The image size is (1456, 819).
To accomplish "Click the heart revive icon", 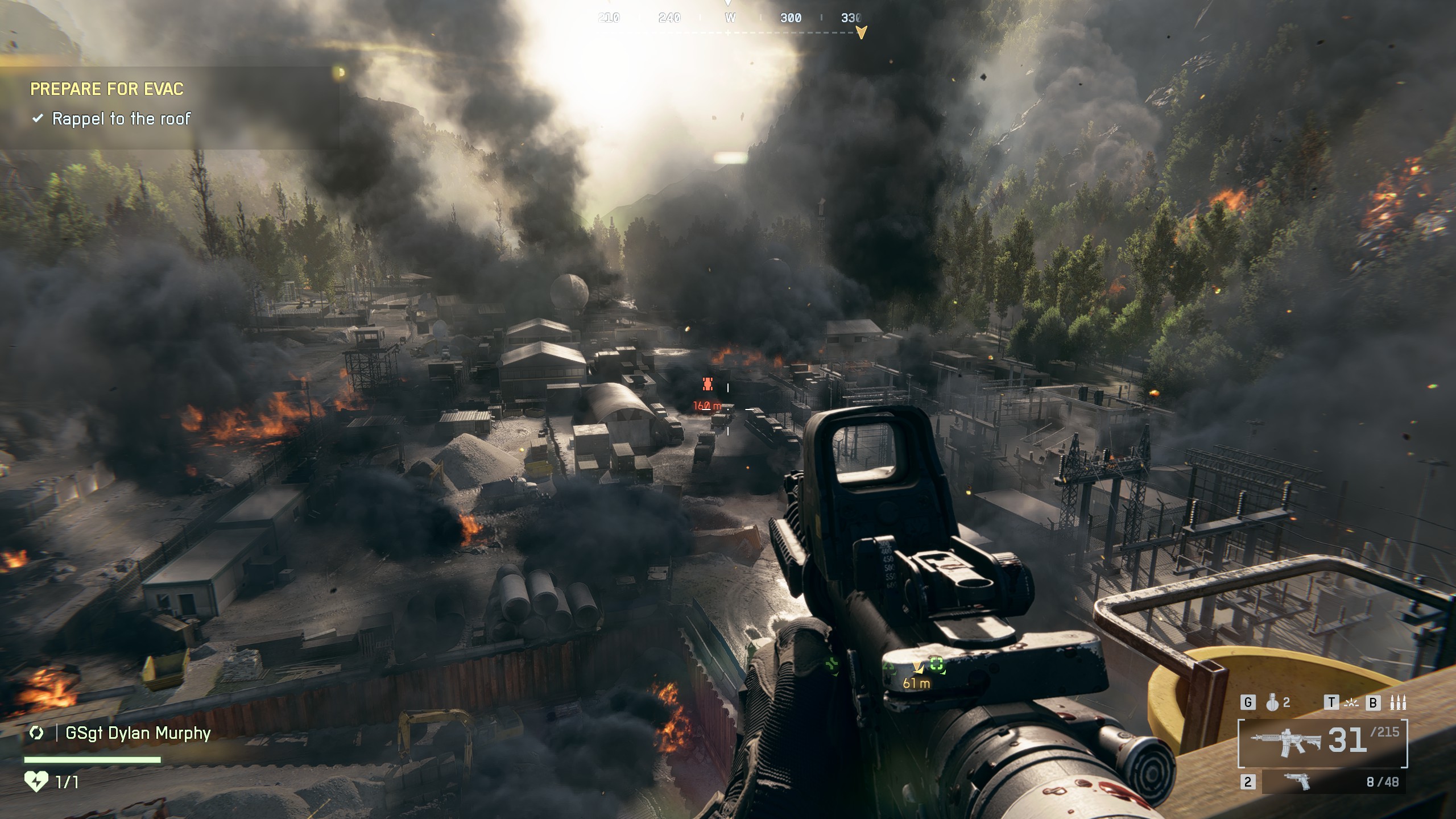I will (x=36, y=782).
